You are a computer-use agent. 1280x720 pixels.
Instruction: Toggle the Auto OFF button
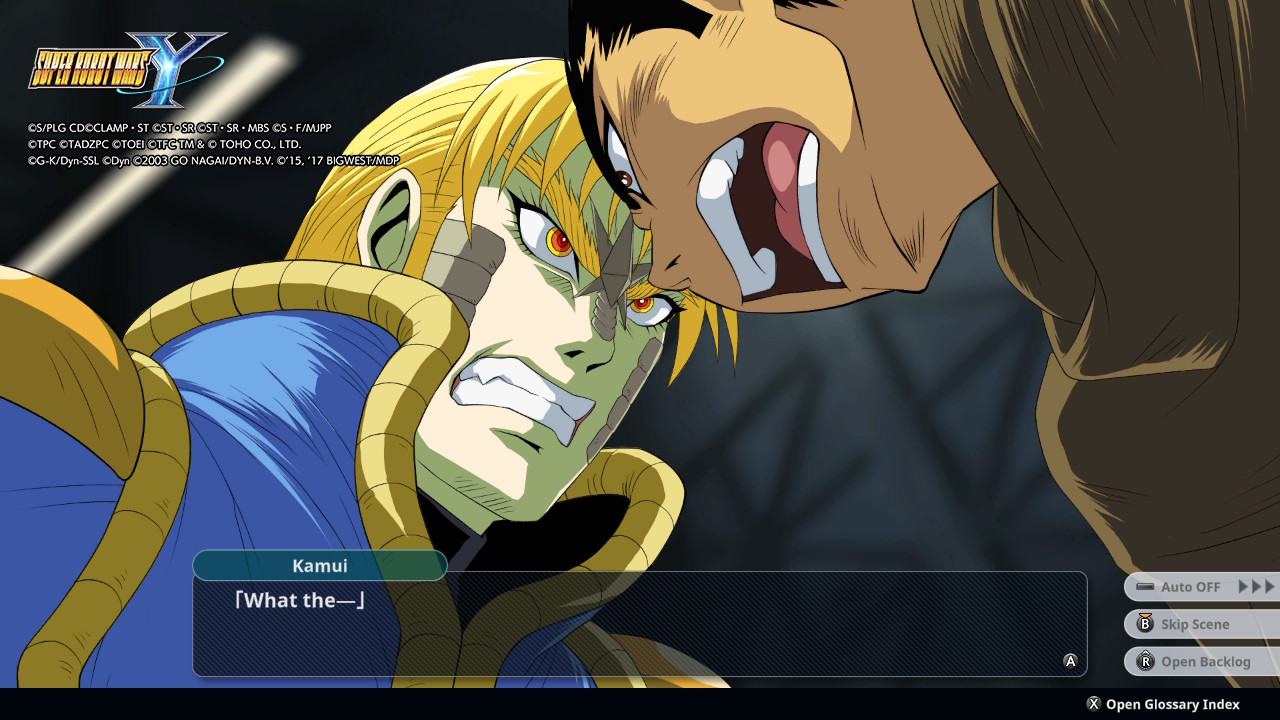(x=1201, y=587)
